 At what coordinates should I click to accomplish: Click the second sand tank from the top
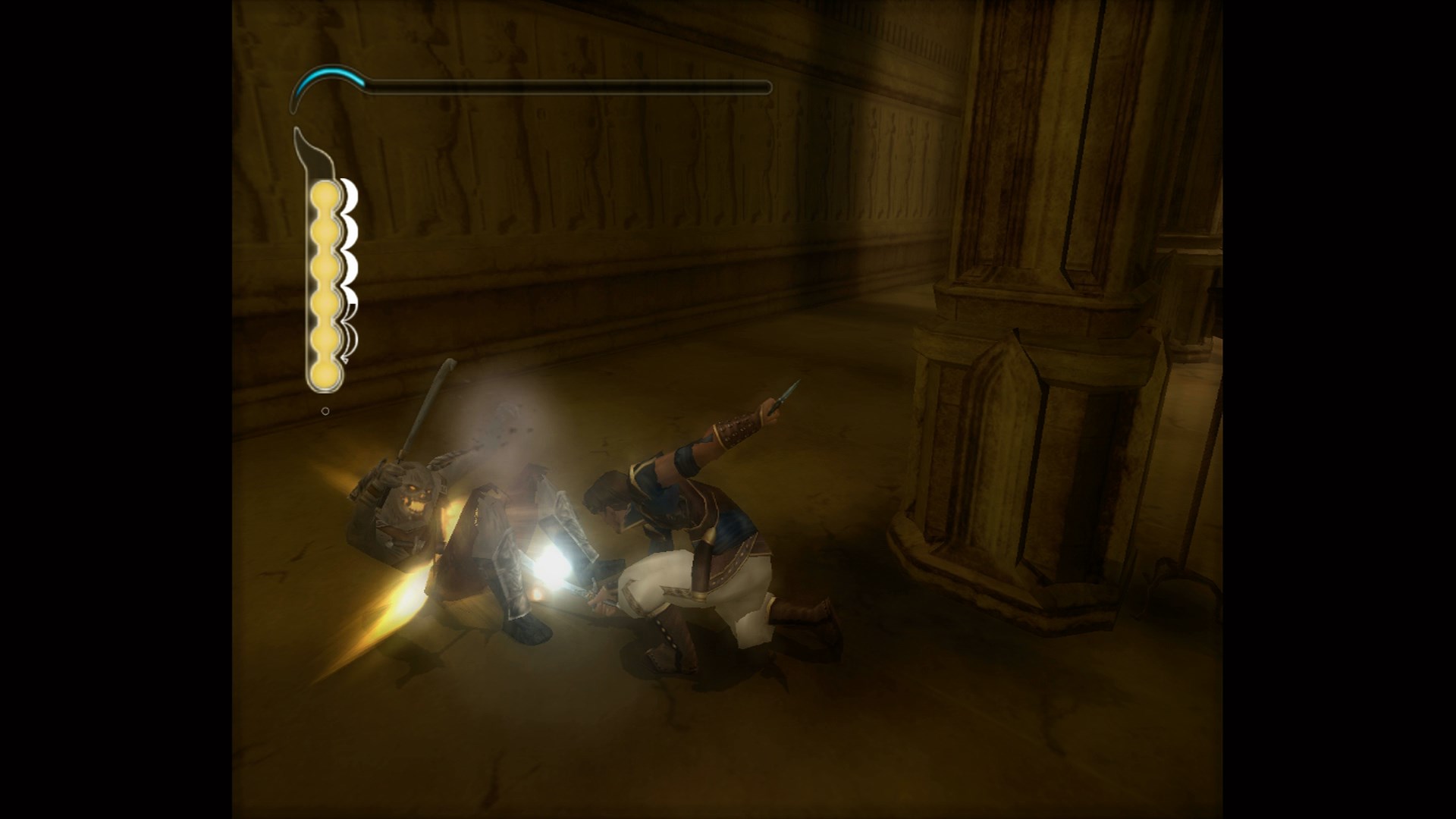(323, 231)
